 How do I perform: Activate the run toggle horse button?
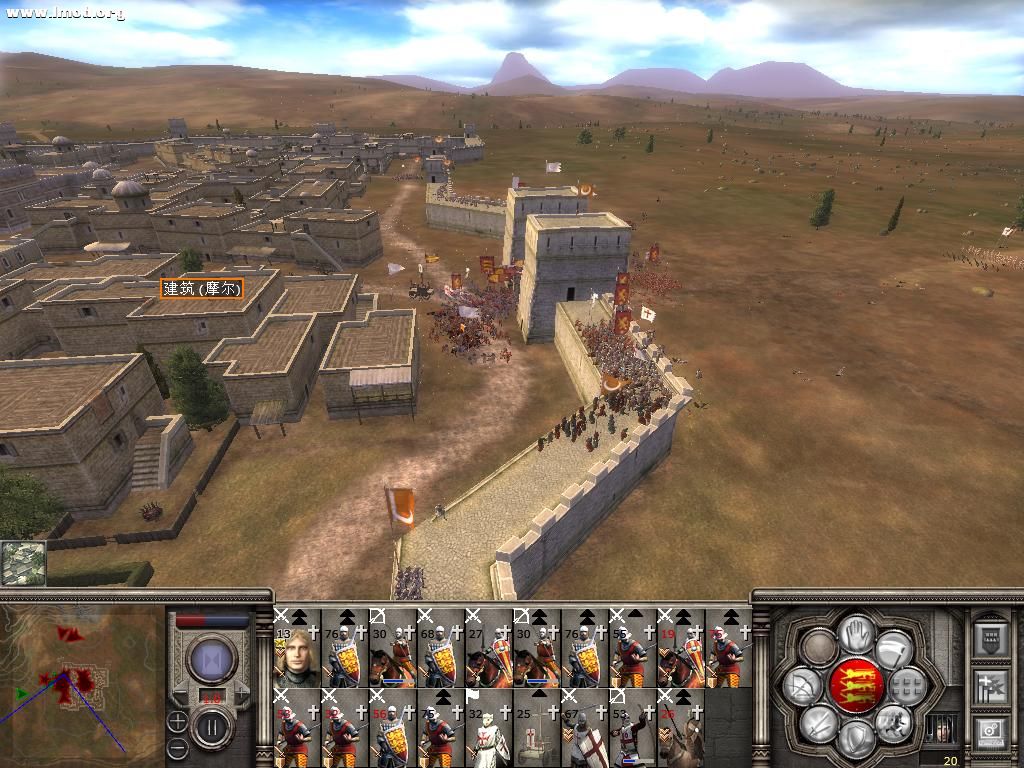pos(893,722)
